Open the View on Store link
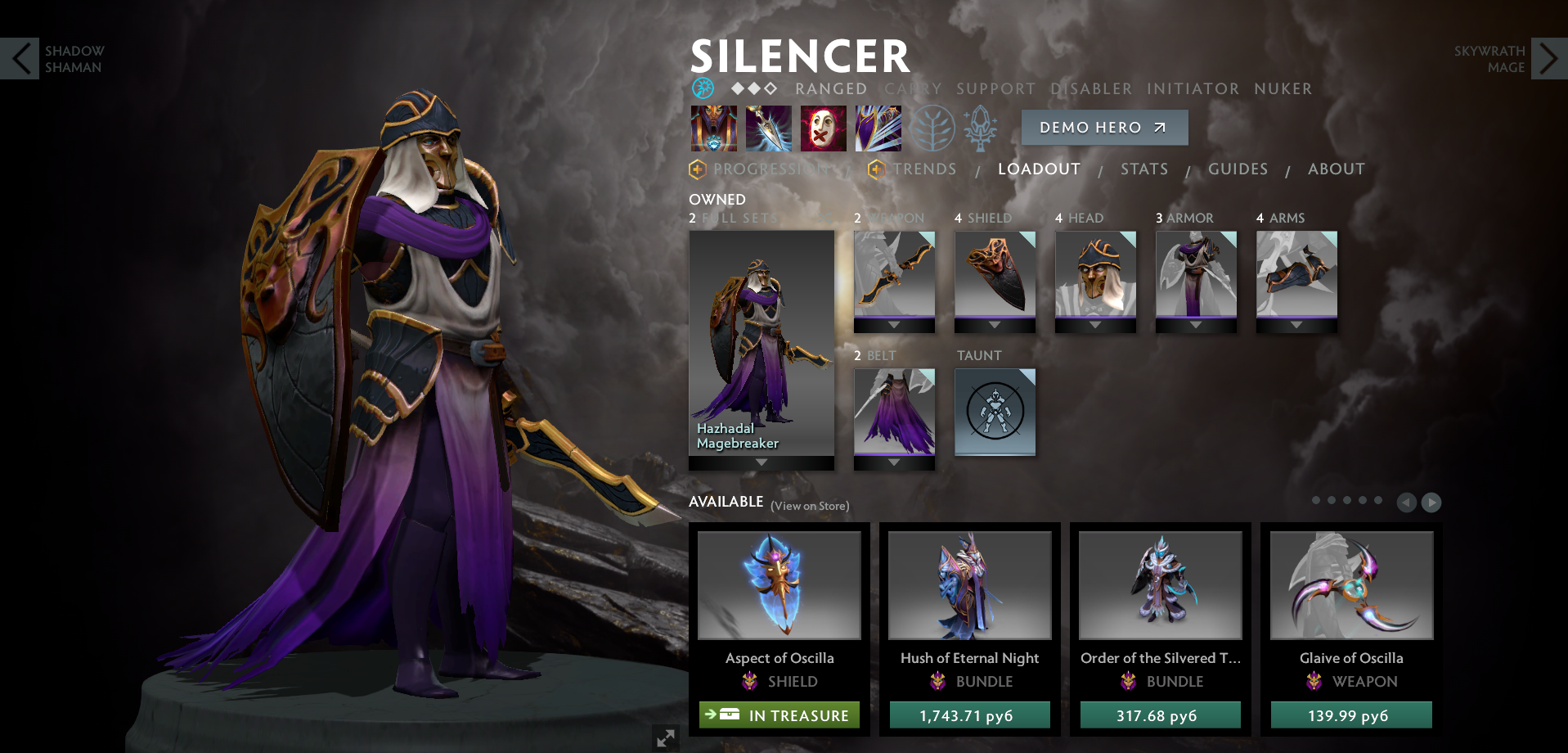The width and height of the screenshot is (1568, 753). [811, 506]
